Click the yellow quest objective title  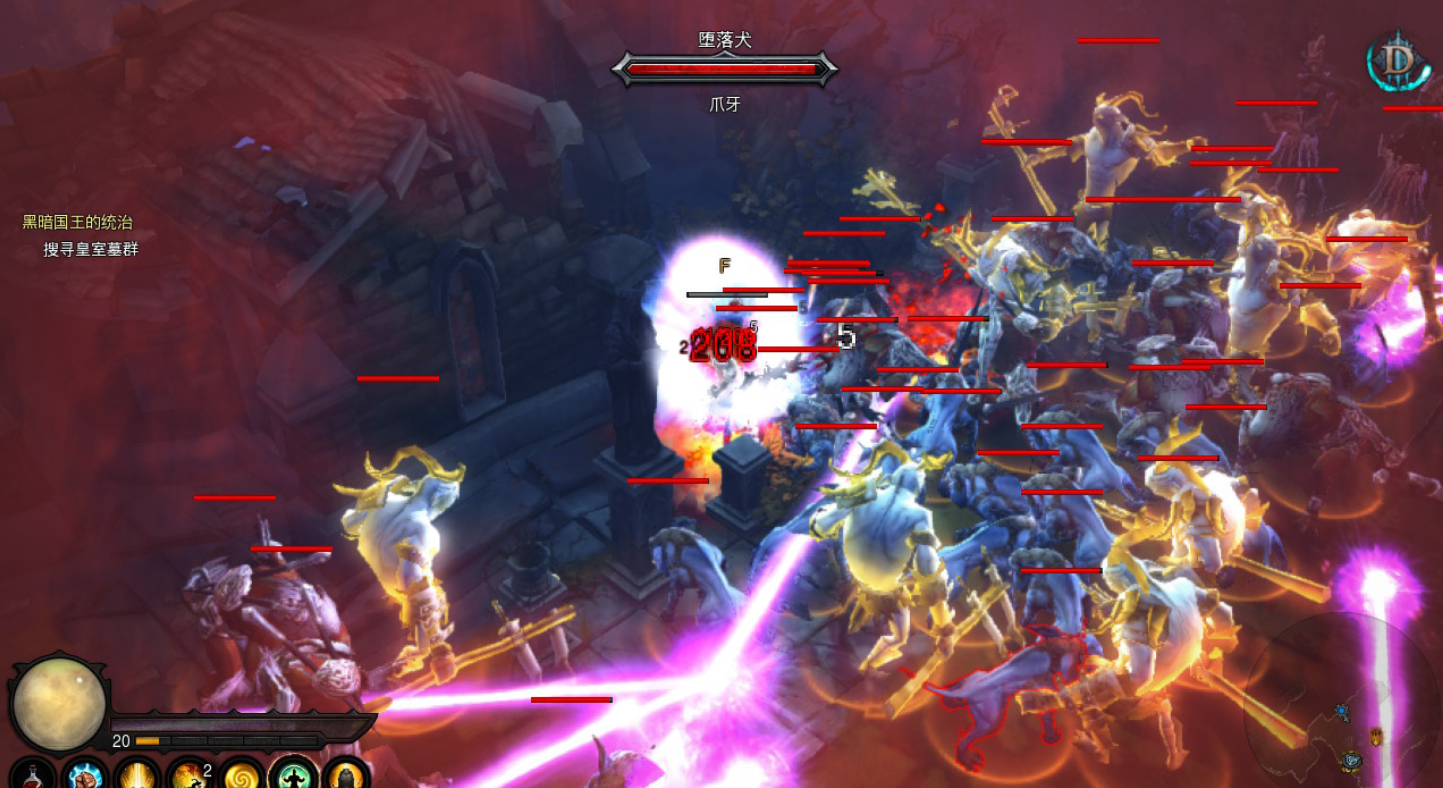pos(78,222)
